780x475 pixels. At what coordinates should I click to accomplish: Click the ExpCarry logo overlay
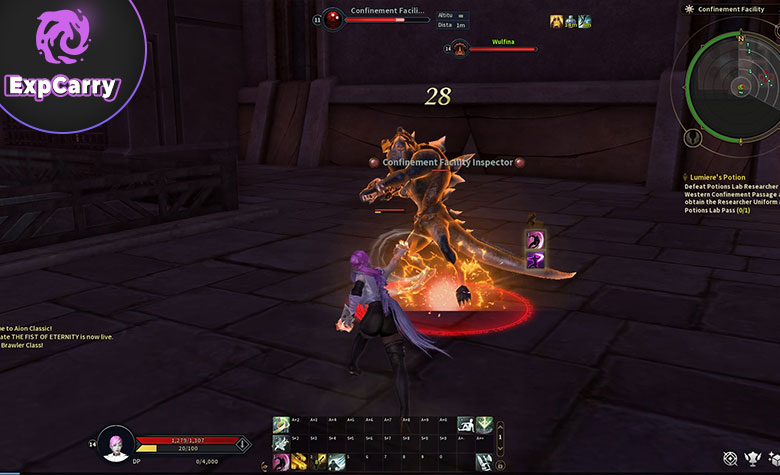click(62, 60)
